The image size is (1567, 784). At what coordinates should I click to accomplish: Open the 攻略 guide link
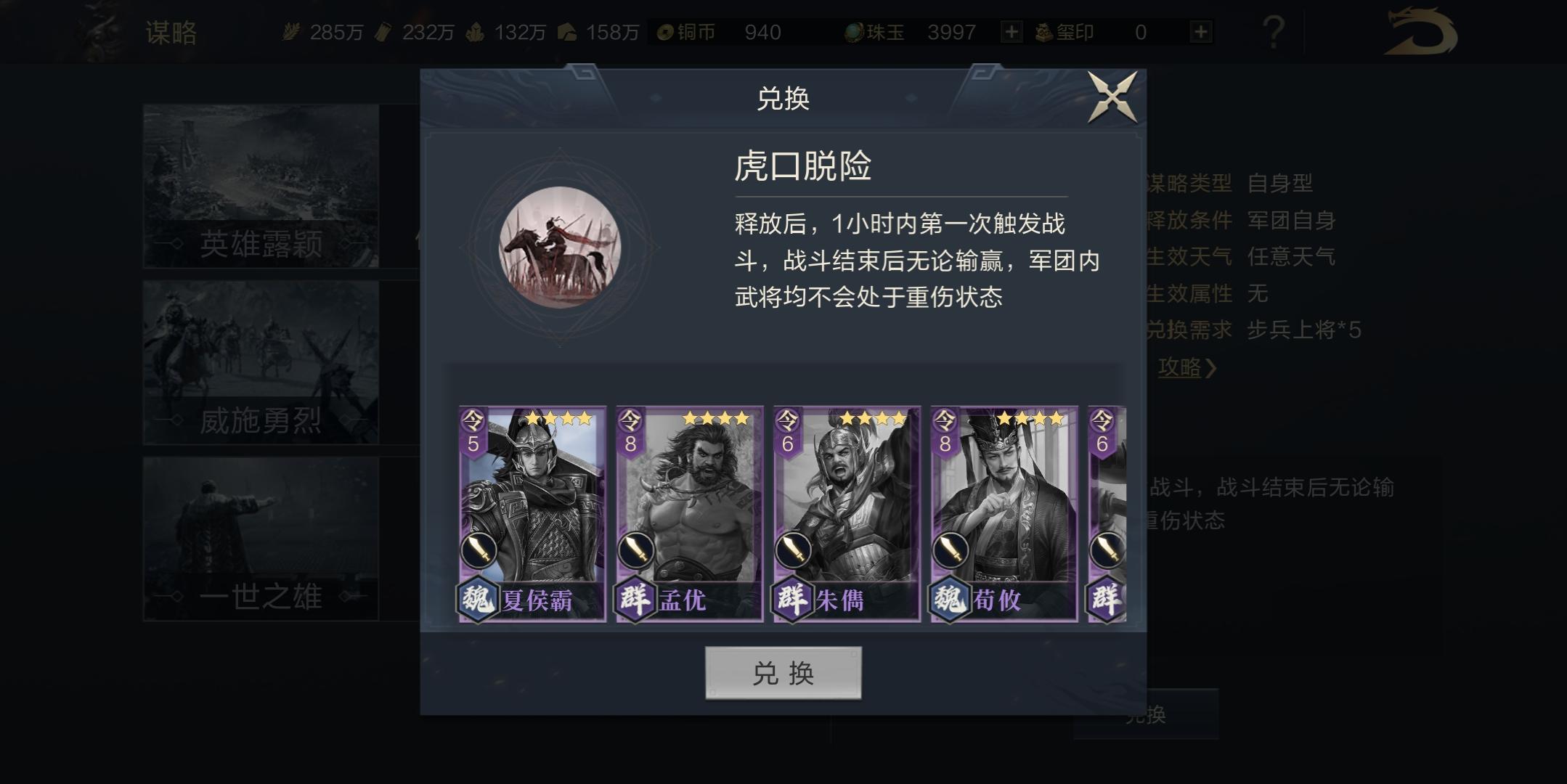click(x=1184, y=369)
